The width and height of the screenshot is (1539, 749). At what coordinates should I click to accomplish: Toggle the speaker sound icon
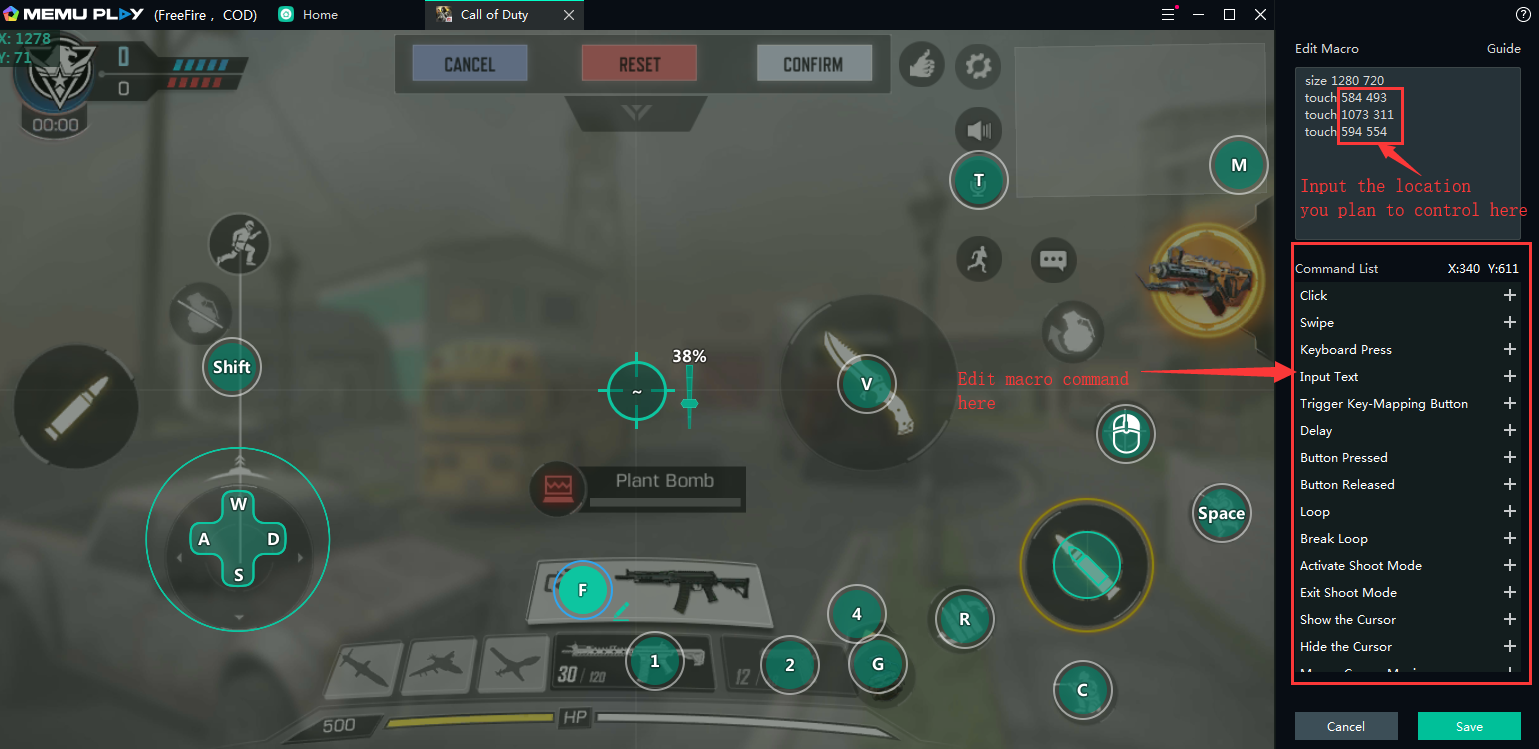978,130
